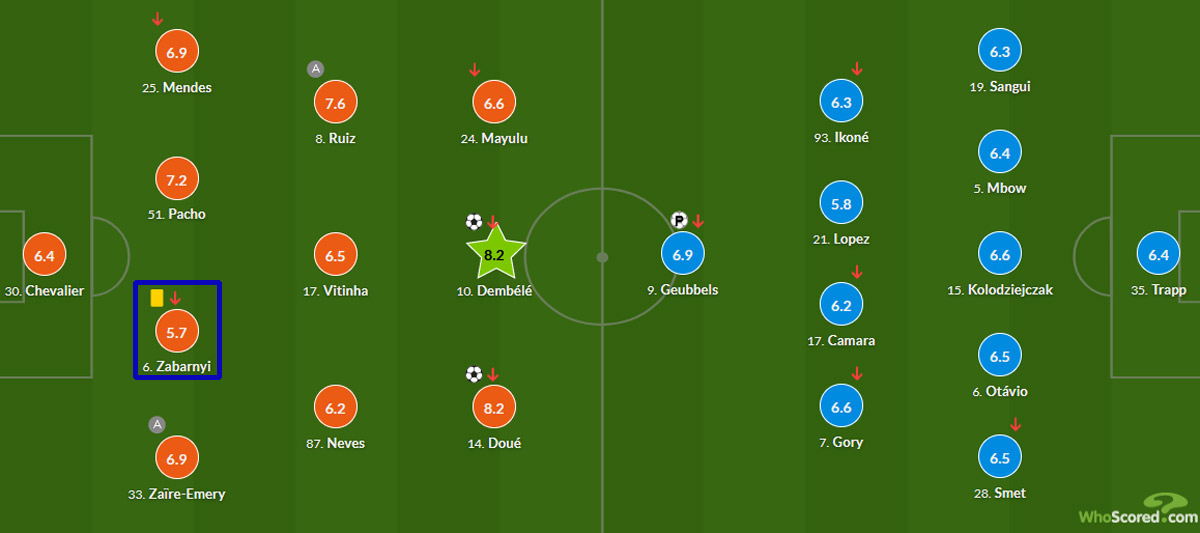Choose Mayulu's rating circle

tap(494, 103)
